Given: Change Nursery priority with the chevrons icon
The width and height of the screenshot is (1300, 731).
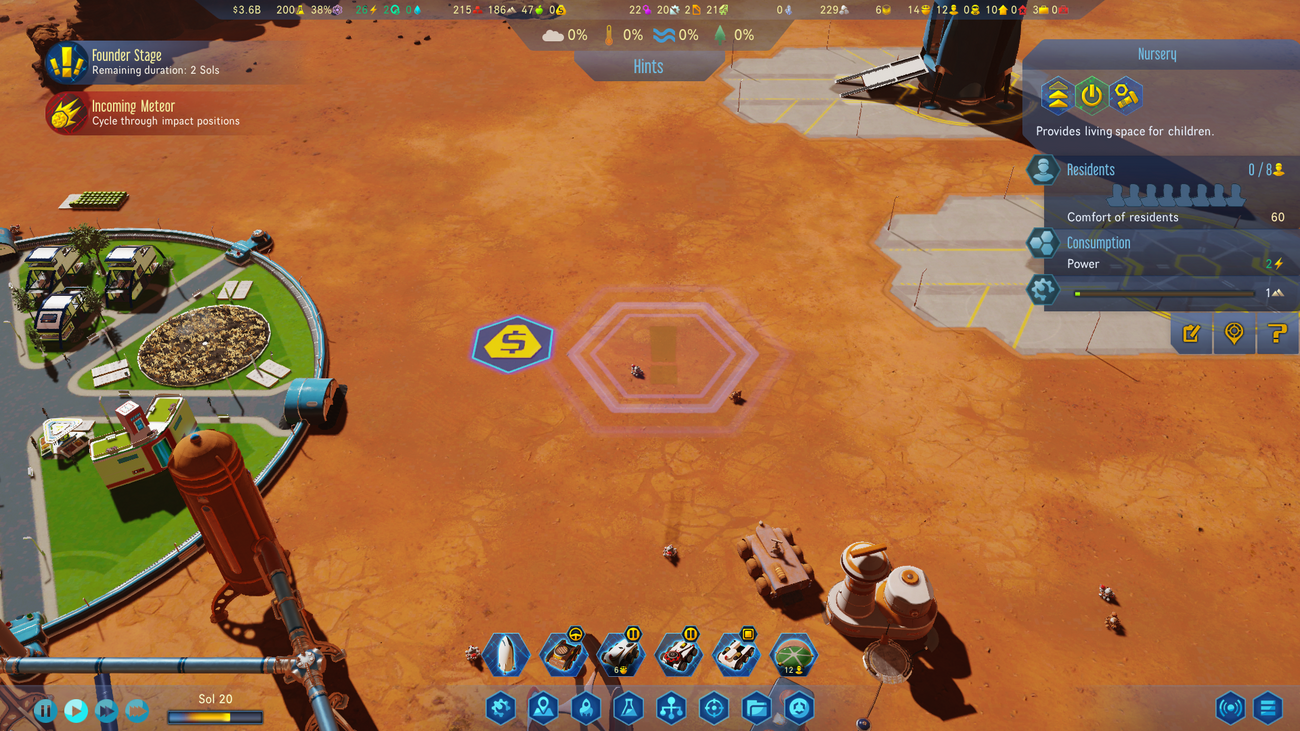Looking at the screenshot, I should pos(1057,96).
